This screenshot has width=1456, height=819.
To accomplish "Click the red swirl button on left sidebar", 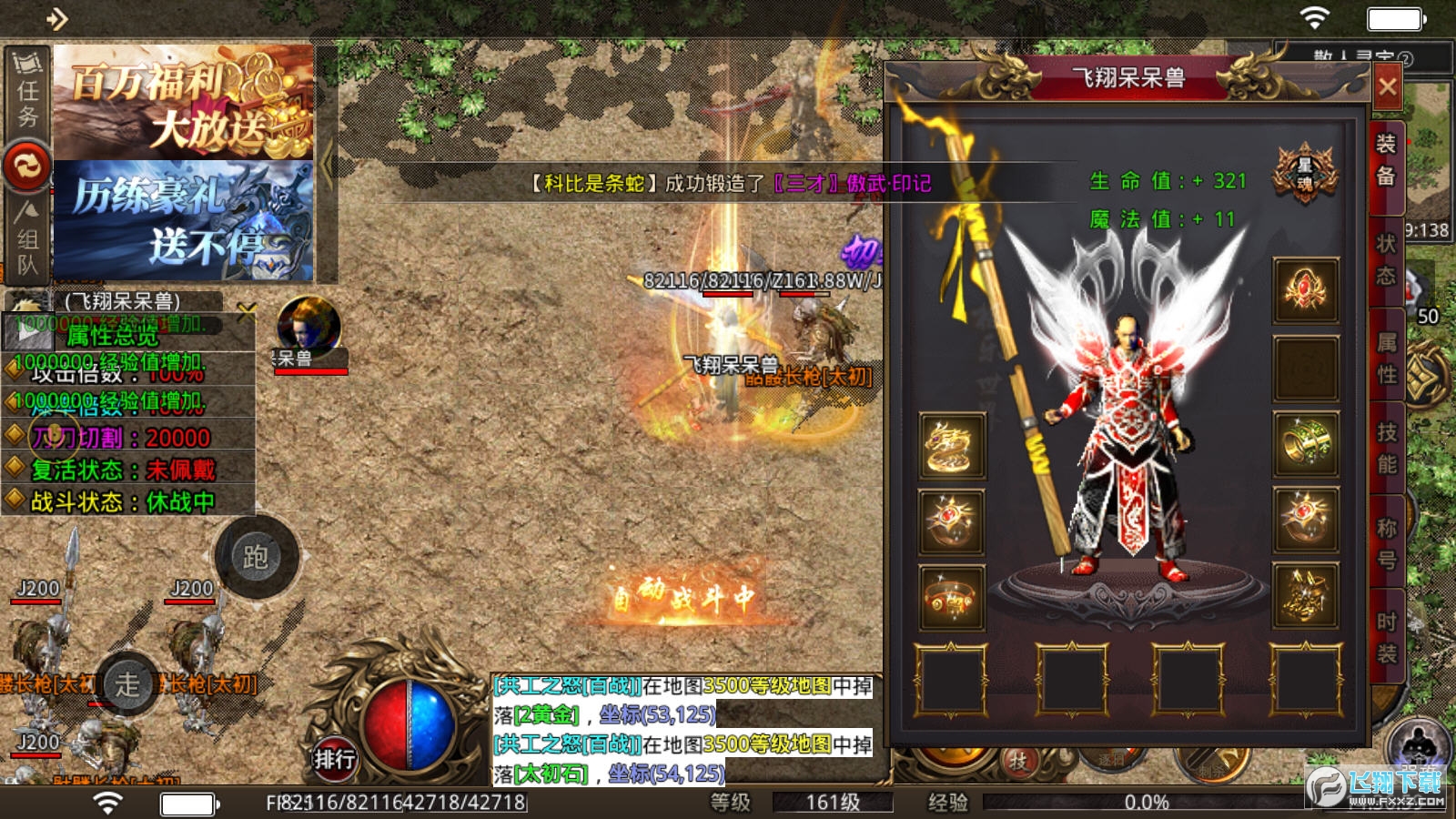I will click(x=26, y=167).
